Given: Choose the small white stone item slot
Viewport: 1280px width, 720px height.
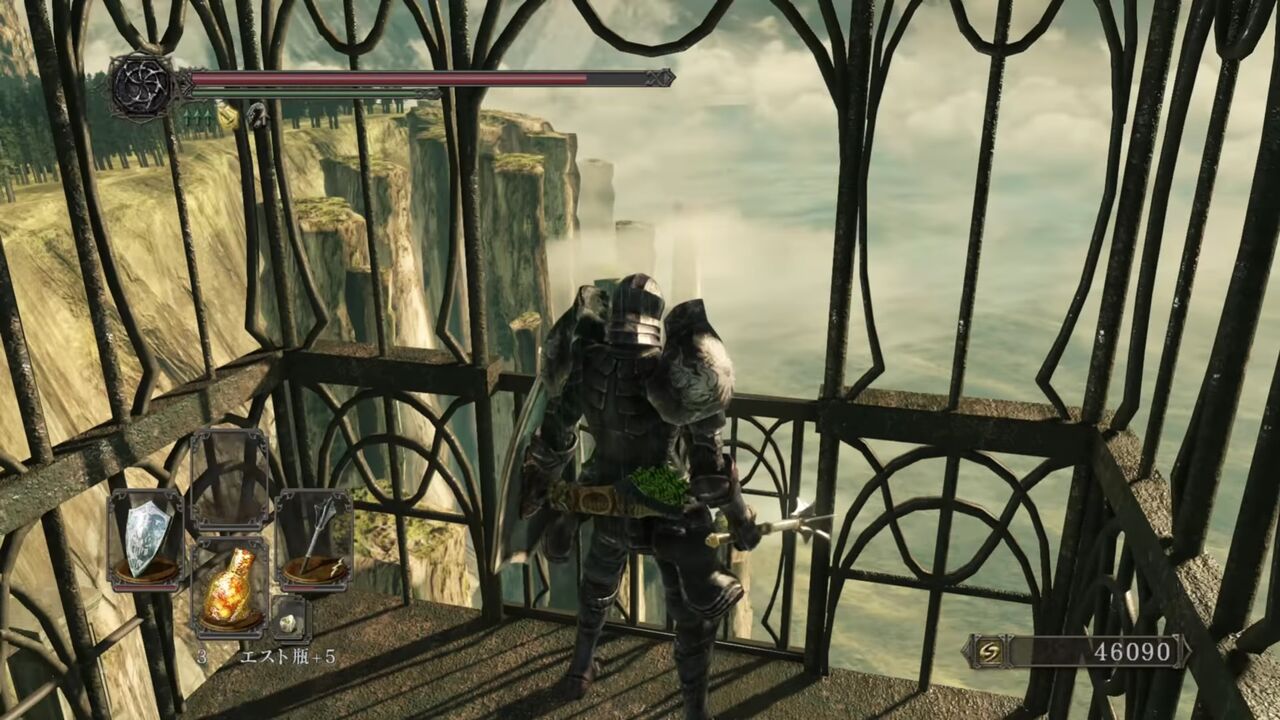Looking at the screenshot, I should tap(289, 621).
